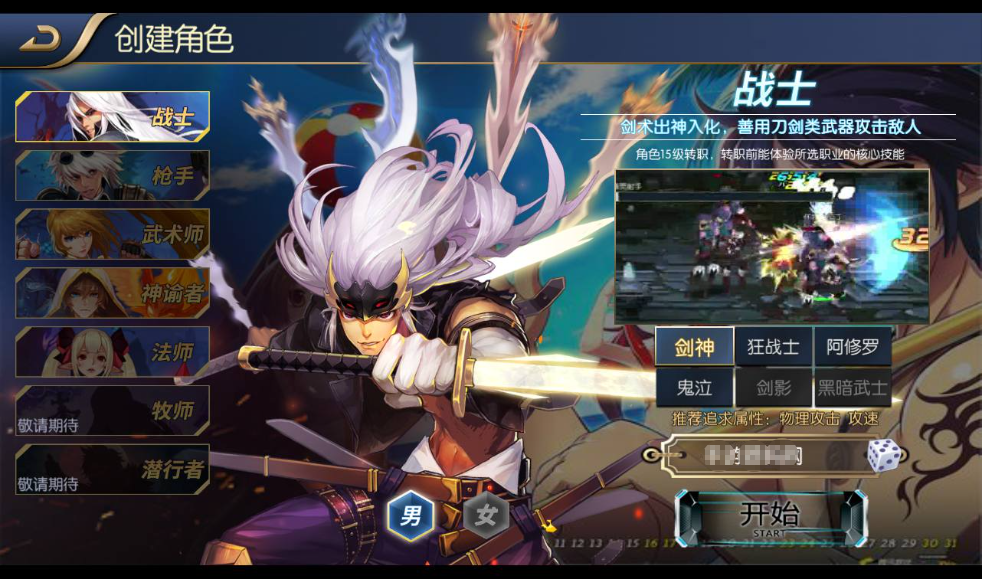Click the 潜行者 rogue class entry
The width and height of the screenshot is (982, 579).
[x=113, y=469]
